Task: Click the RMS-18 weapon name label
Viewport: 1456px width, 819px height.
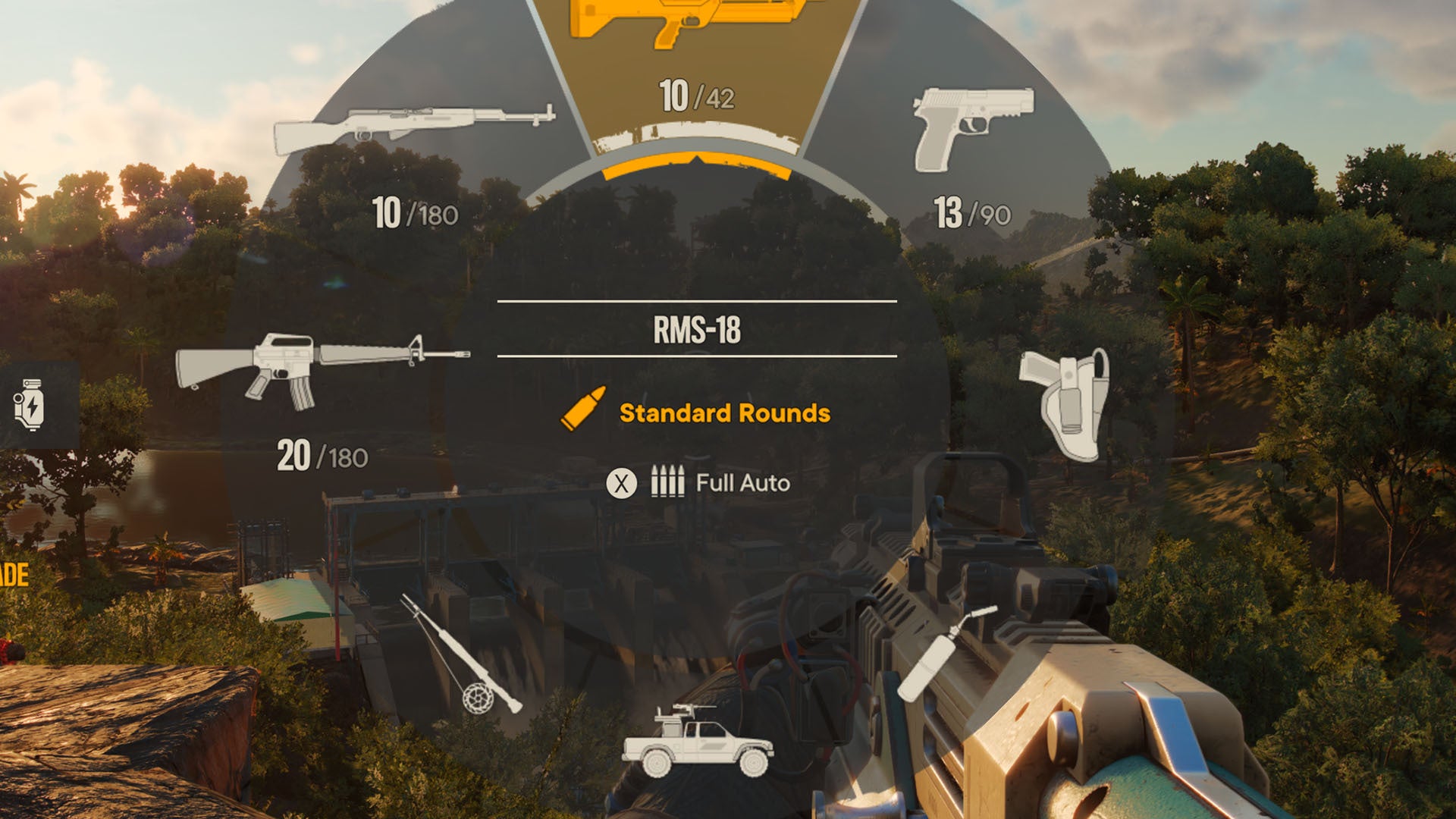Action: tap(695, 329)
